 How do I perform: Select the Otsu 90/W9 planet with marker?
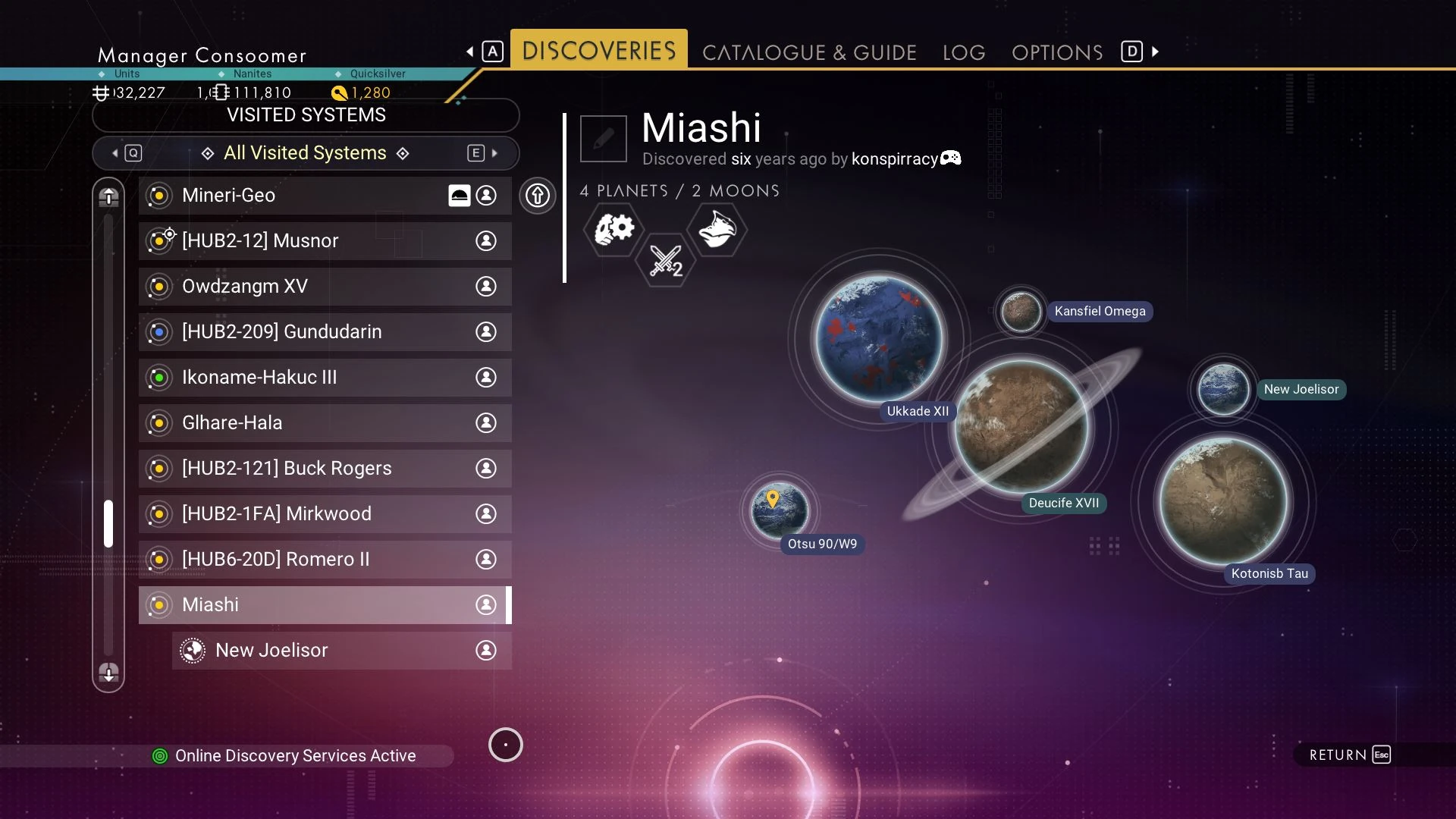780,511
